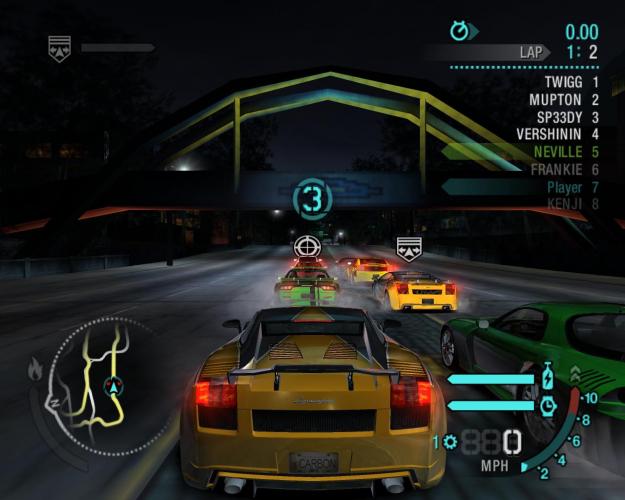Click the speedbreaker clock icon
This screenshot has width=625, height=500.
coord(547,406)
